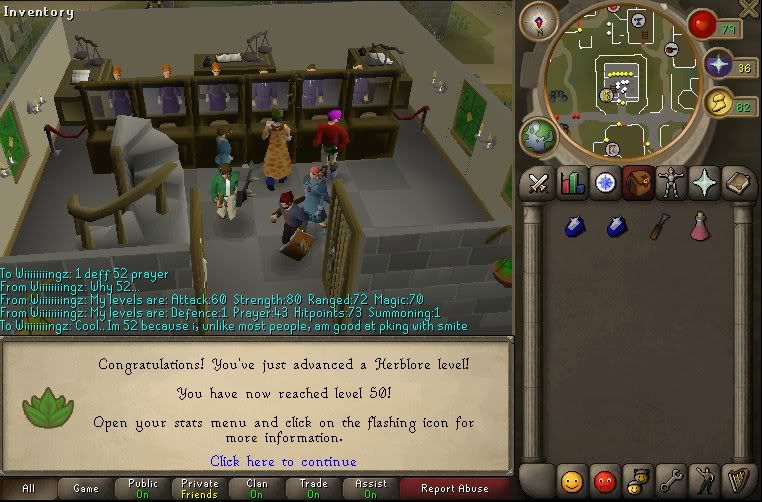Toggle the Private chat filter
The image size is (762, 502).
200,489
